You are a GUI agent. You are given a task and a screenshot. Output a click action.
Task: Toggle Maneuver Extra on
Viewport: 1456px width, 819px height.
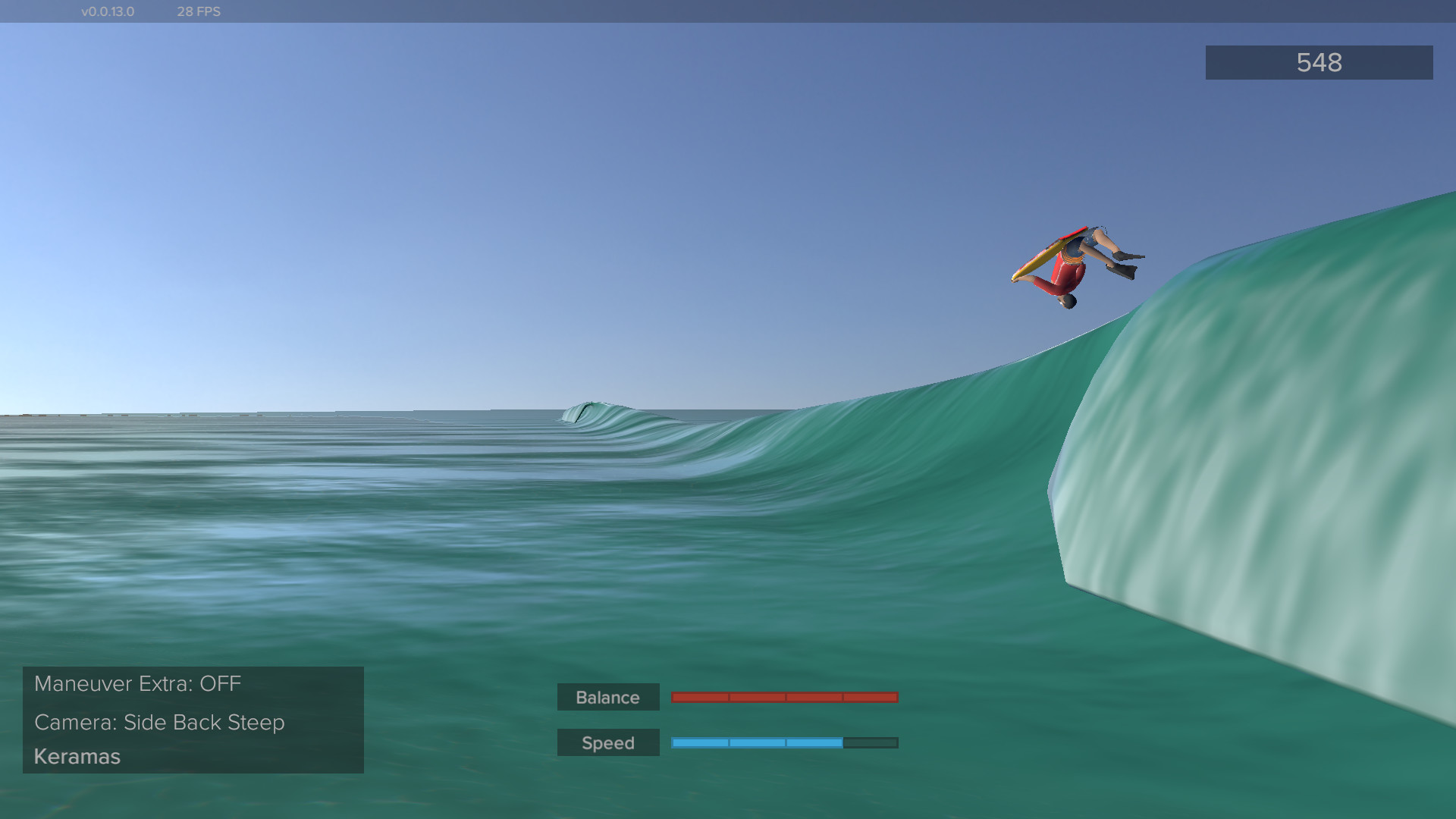[x=137, y=683]
